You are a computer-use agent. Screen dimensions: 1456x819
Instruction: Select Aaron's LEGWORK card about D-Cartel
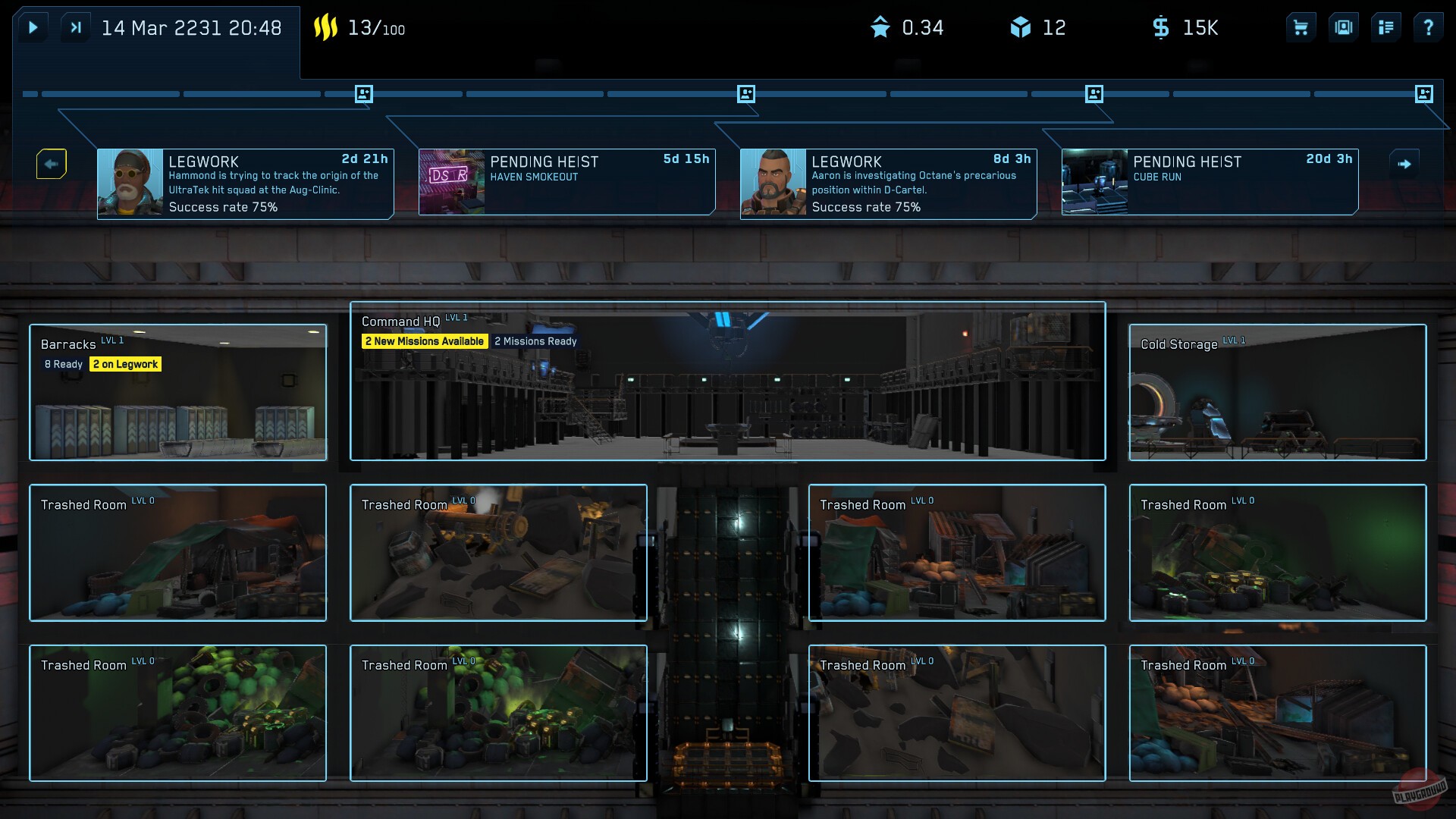click(889, 182)
